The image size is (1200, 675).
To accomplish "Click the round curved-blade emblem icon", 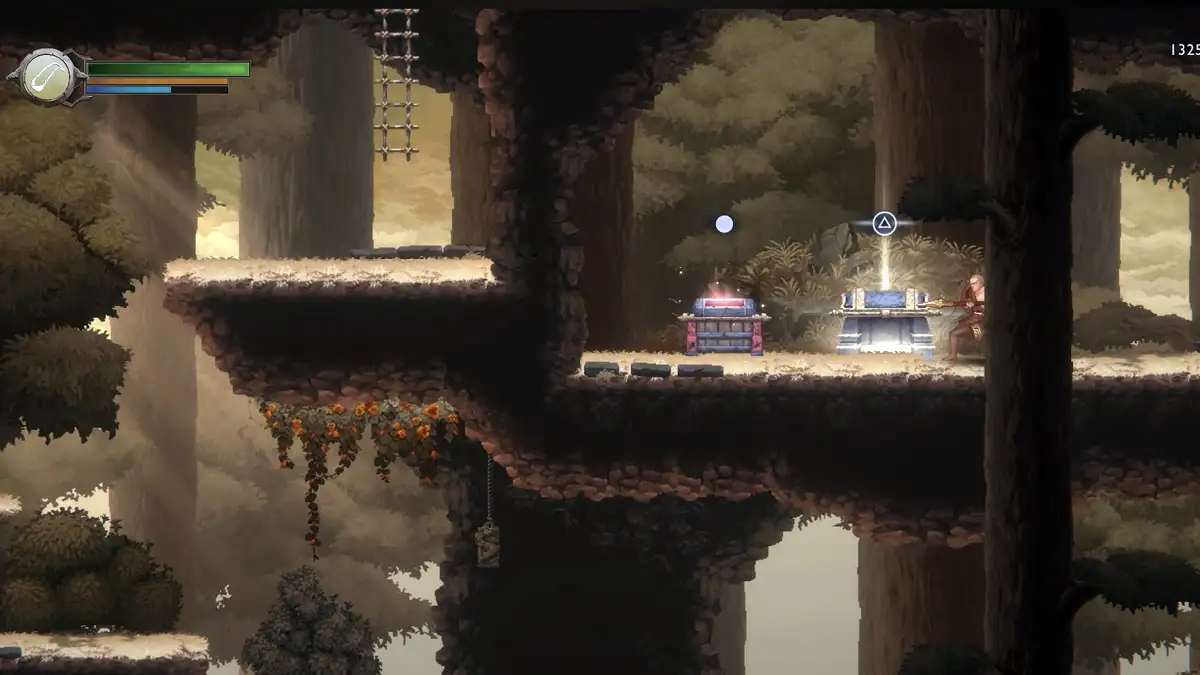I will 46,76.
